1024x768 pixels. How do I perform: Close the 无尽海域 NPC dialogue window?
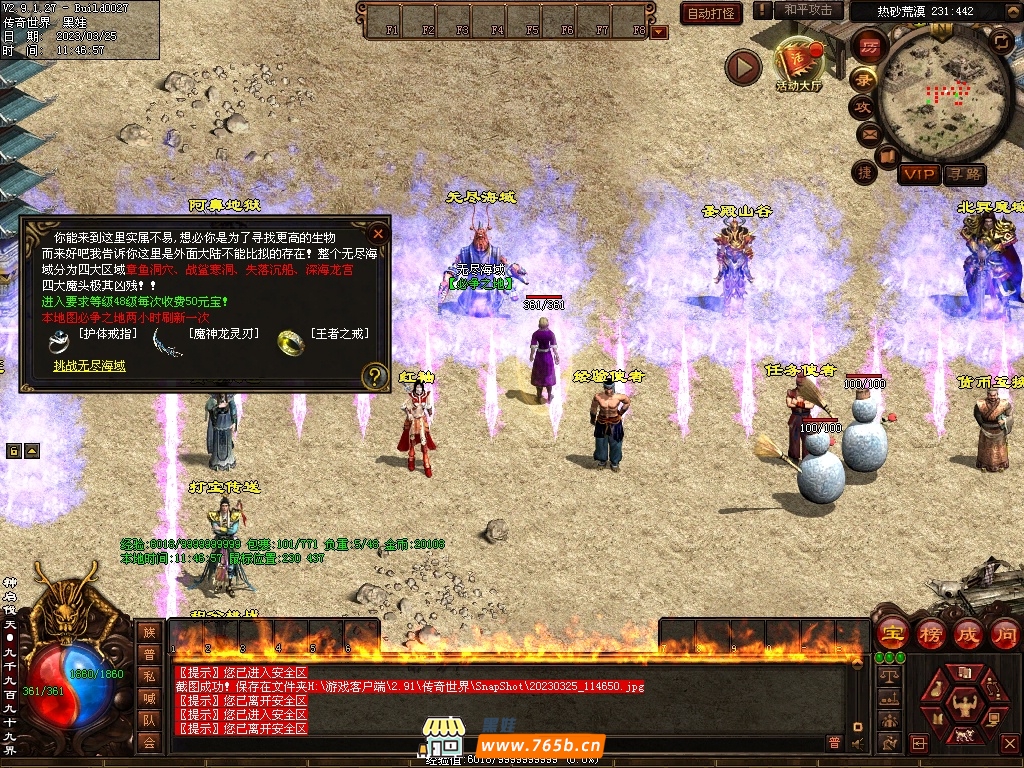point(378,234)
